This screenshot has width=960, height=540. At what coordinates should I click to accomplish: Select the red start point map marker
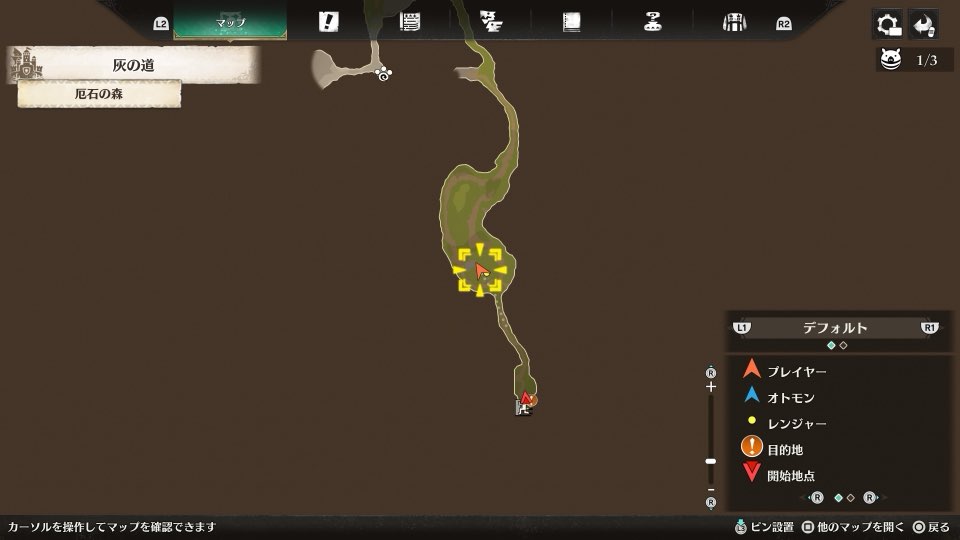(x=525, y=398)
